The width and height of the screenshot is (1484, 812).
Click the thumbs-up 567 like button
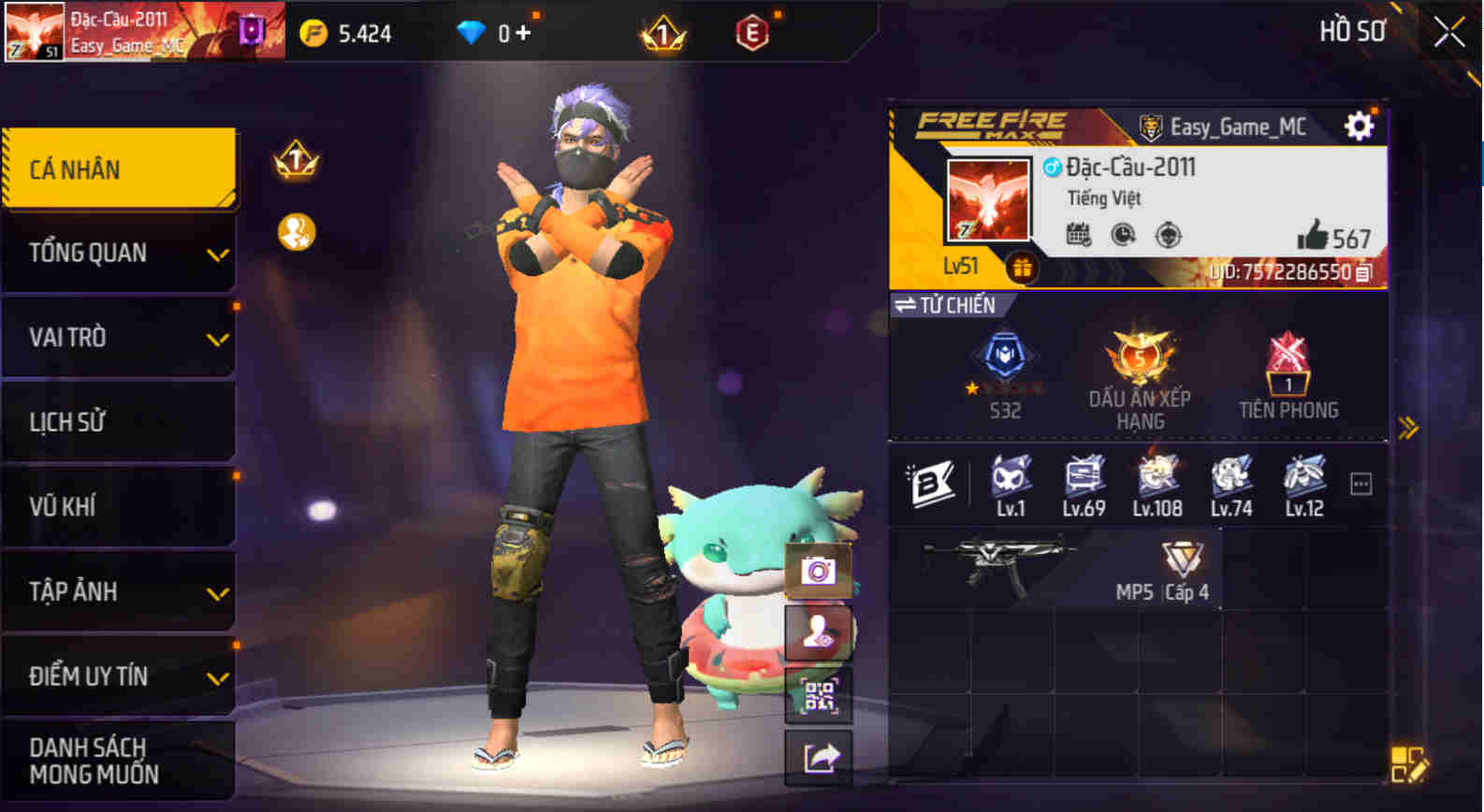point(1331,239)
